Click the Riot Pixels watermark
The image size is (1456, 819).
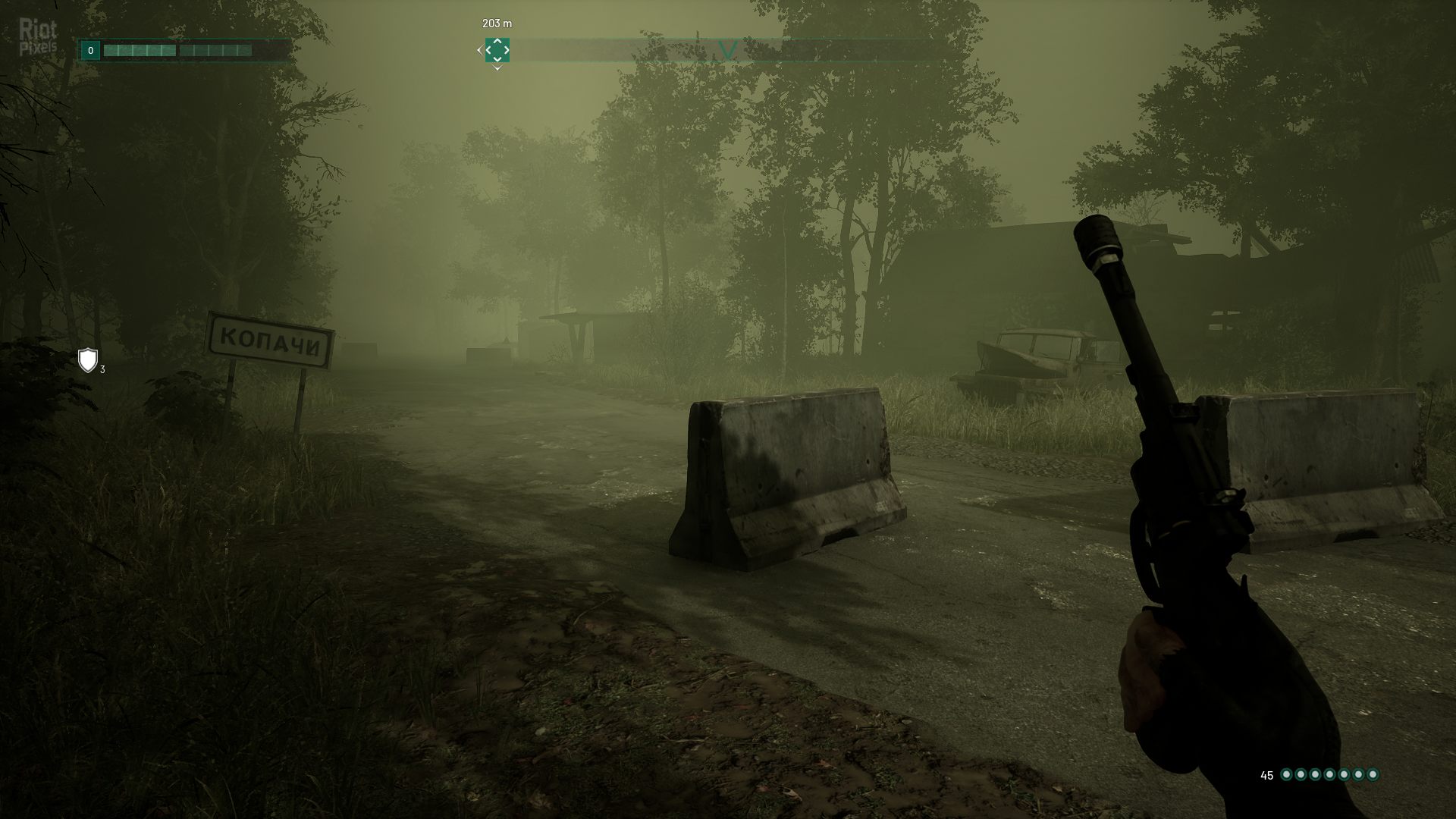38,34
